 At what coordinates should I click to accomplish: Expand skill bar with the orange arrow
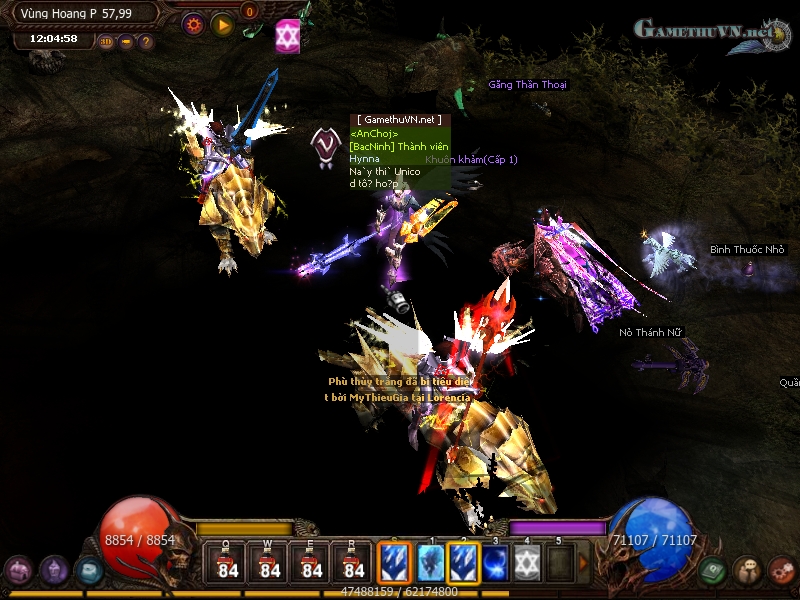coord(584,563)
